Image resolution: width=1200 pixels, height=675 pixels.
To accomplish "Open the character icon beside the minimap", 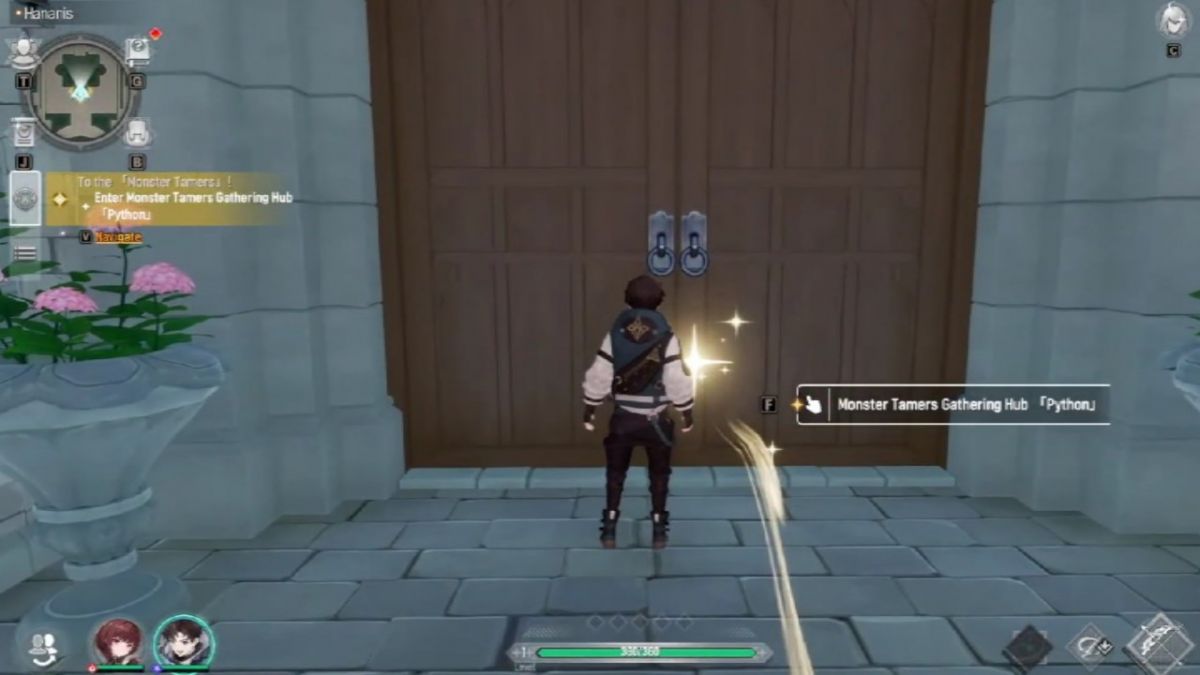I will click(x=24, y=50).
